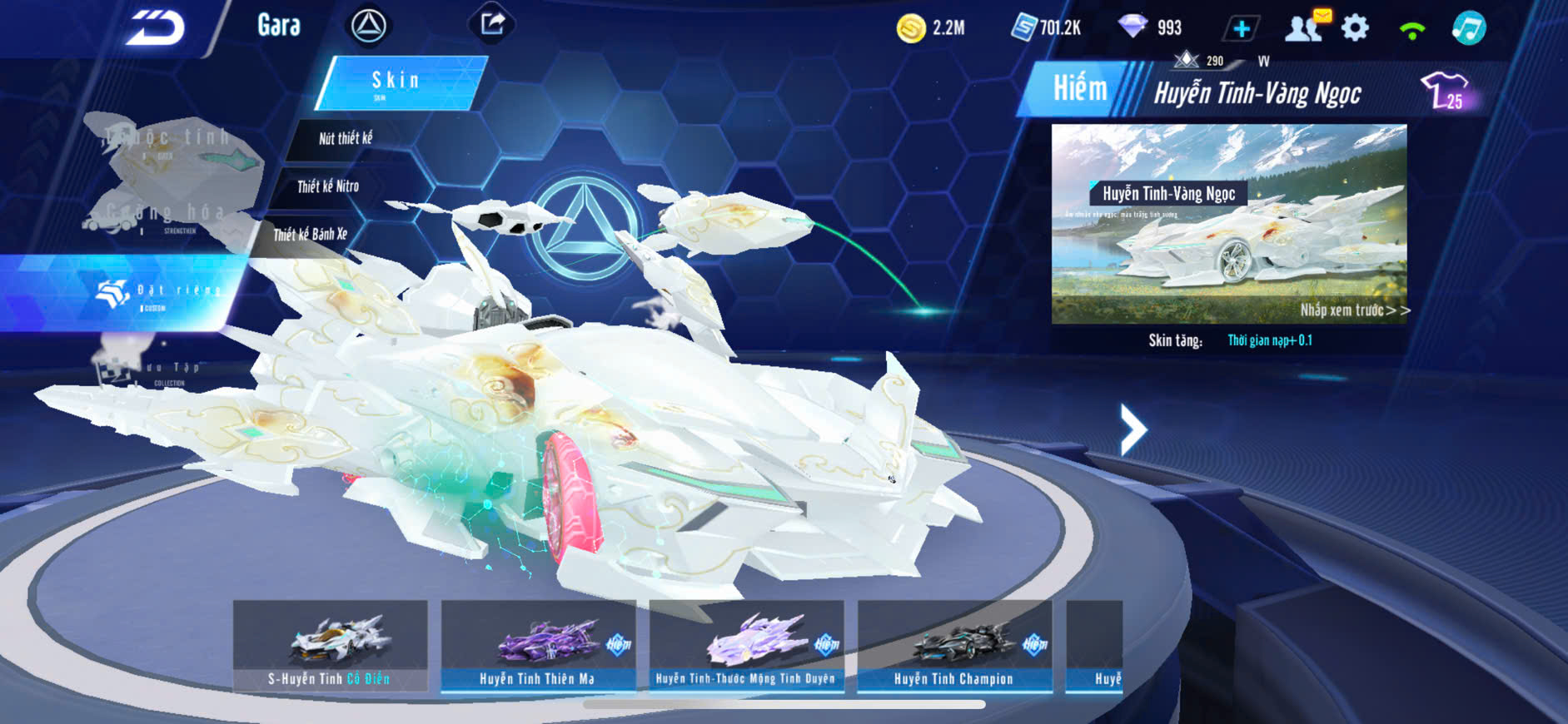Click the next skin arrow

(x=1132, y=429)
